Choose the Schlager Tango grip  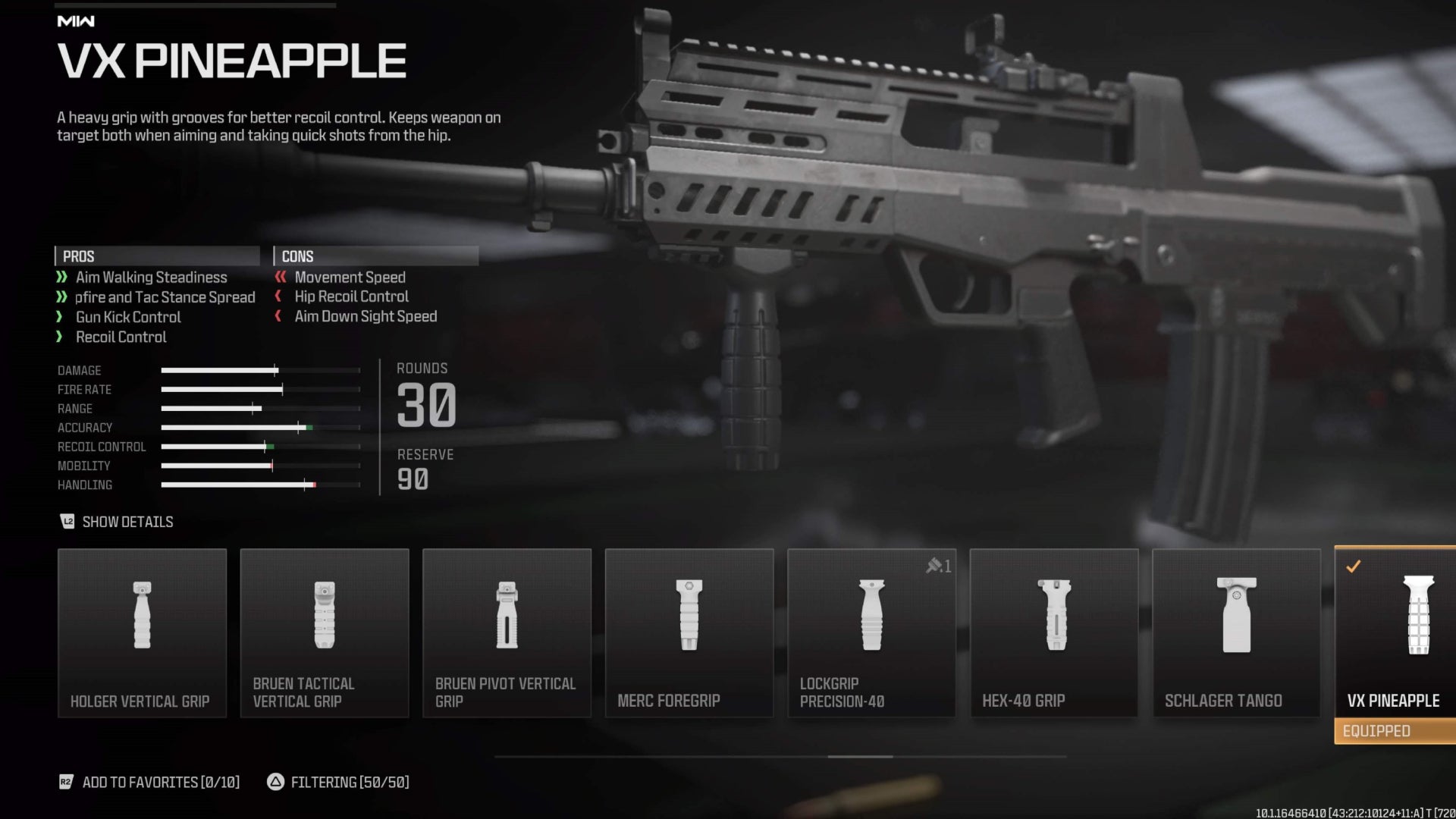click(x=1236, y=633)
